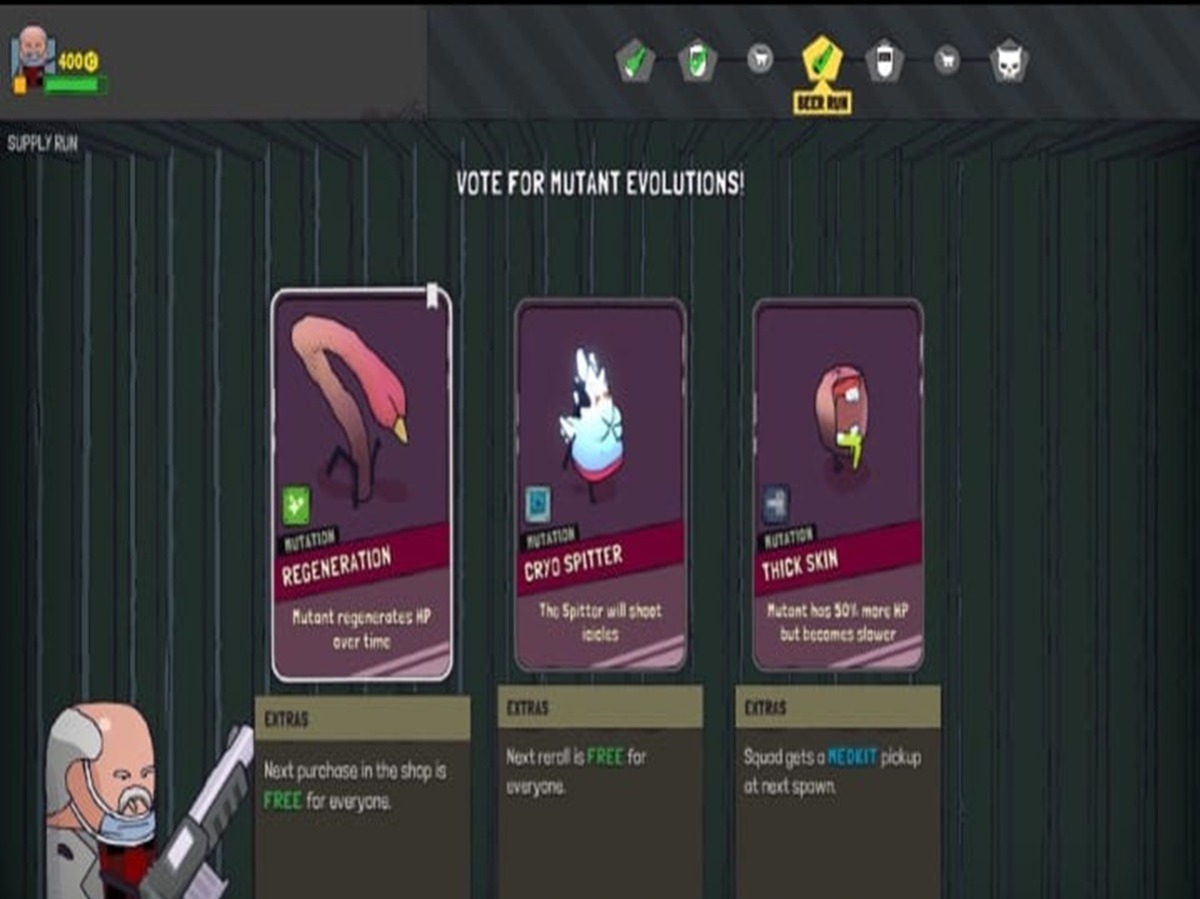Select the Thick Skin mutation card

tap(838, 484)
